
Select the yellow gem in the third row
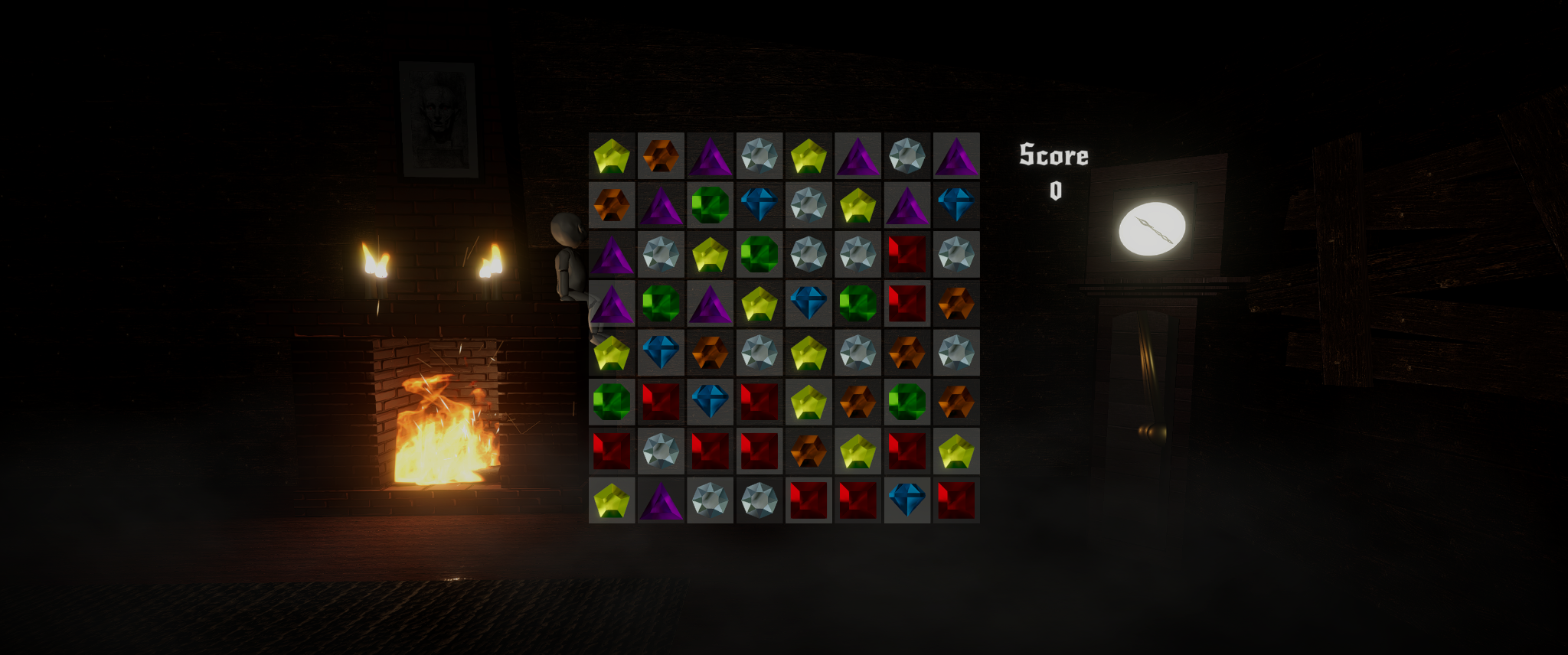click(x=710, y=254)
